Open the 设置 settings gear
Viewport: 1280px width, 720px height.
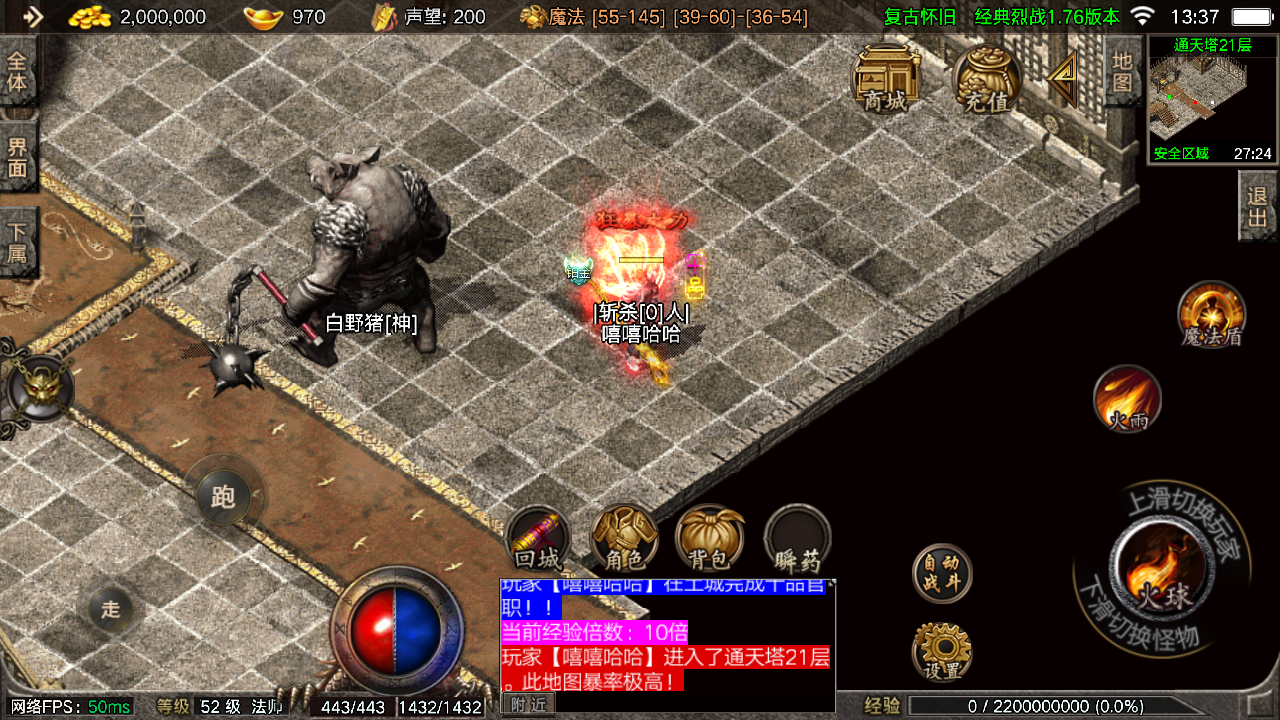click(x=942, y=651)
